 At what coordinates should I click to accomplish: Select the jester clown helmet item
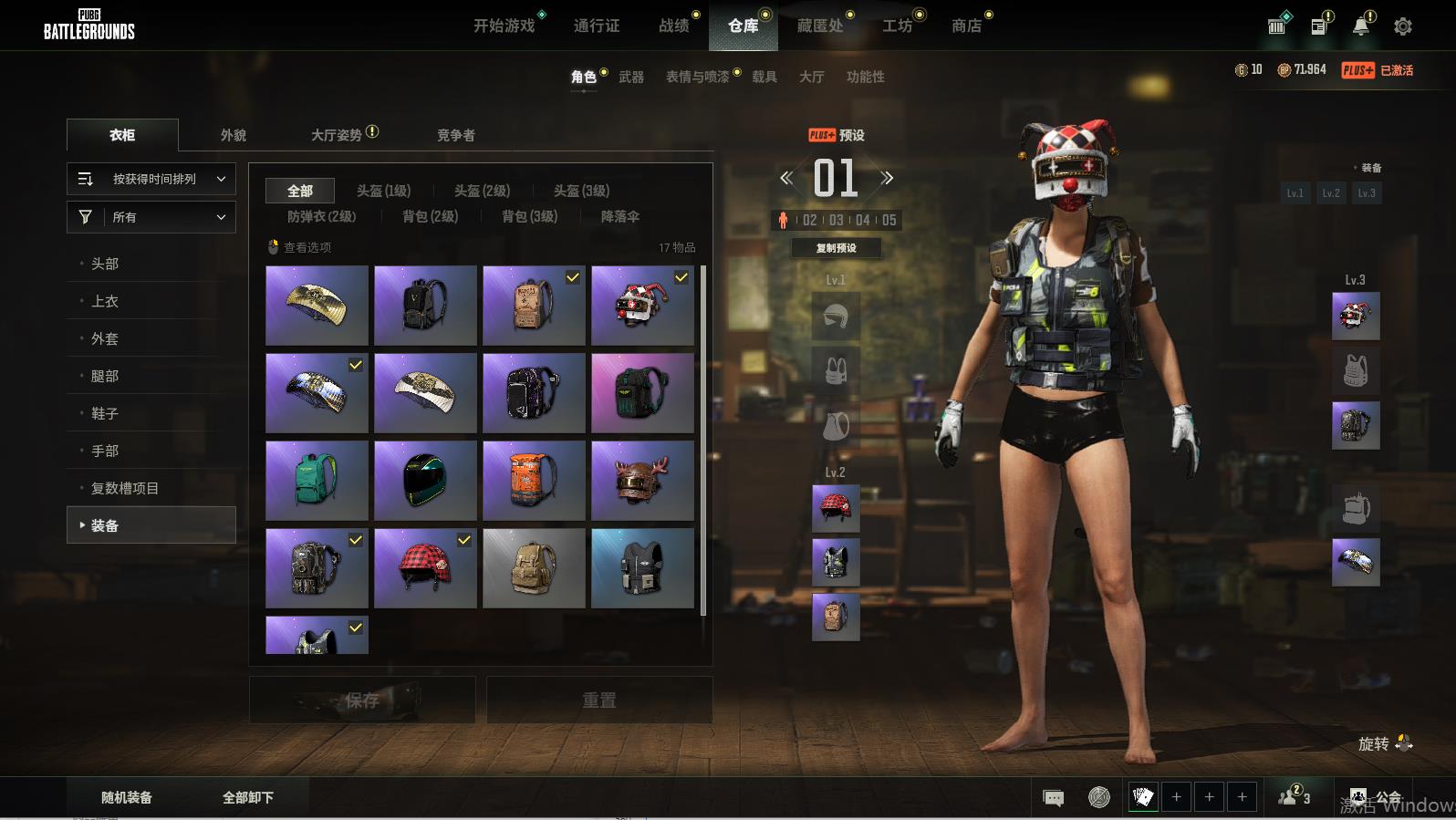click(x=642, y=306)
